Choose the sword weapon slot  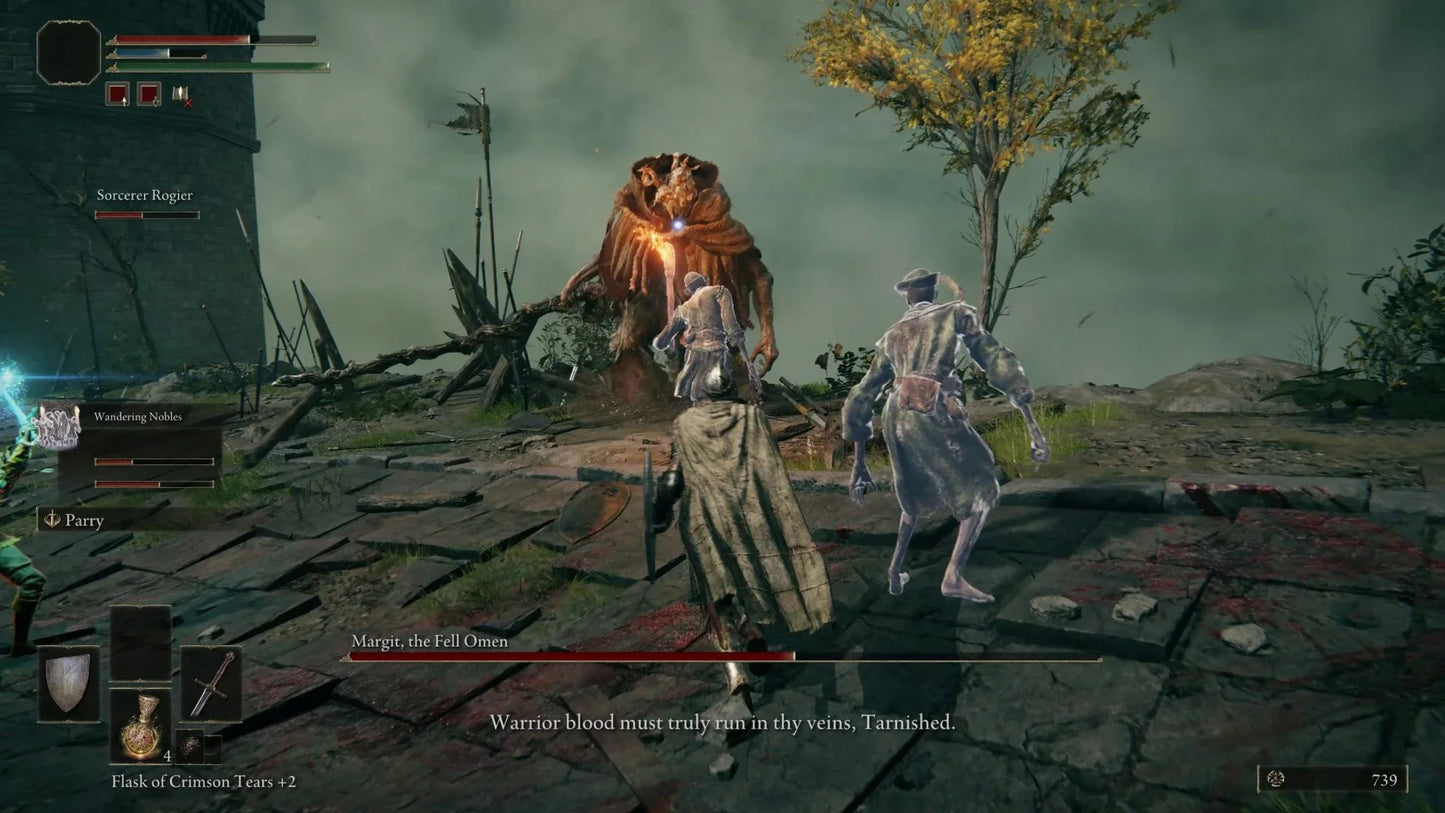211,683
